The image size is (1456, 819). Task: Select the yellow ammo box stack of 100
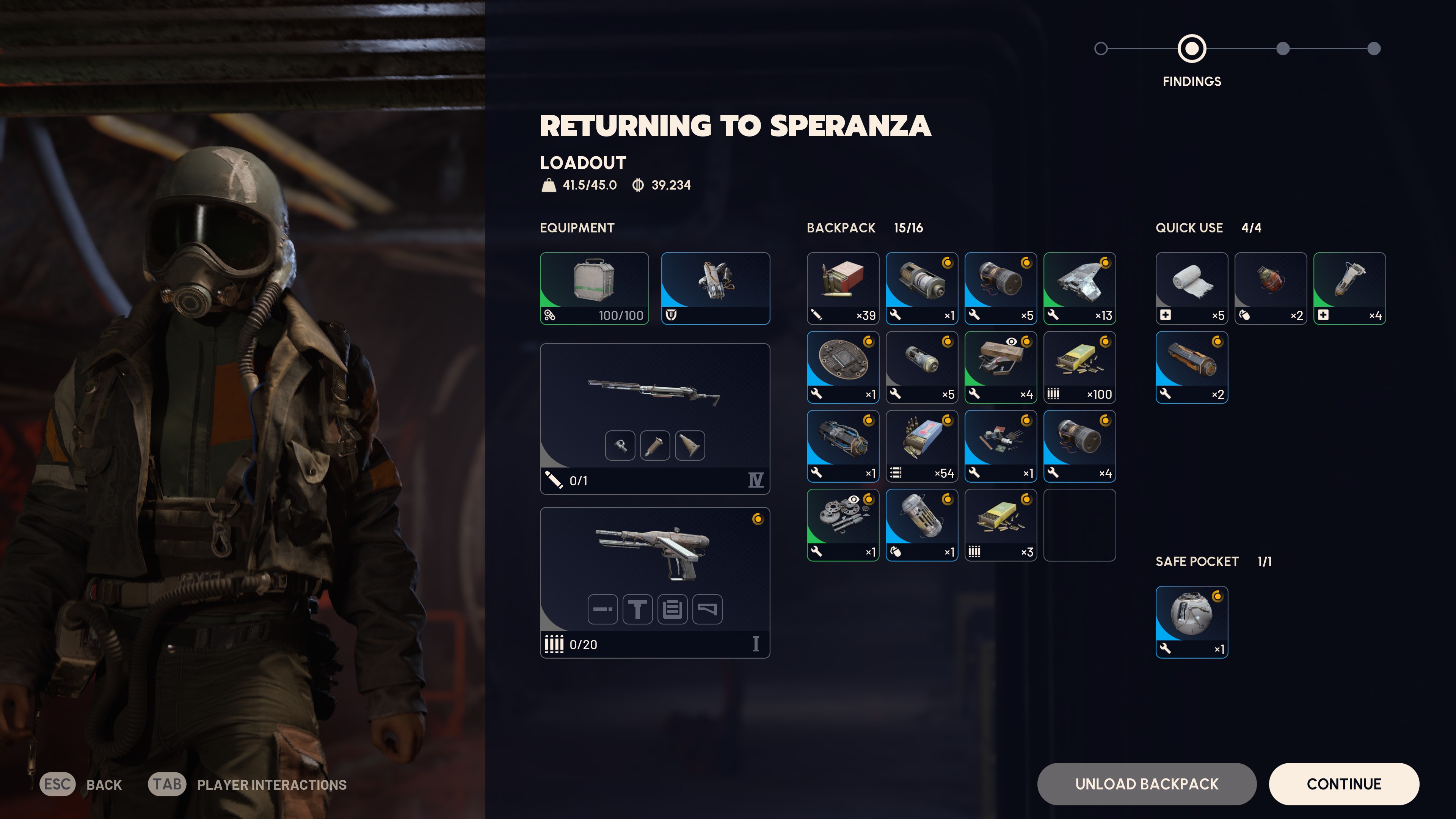point(1079,367)
